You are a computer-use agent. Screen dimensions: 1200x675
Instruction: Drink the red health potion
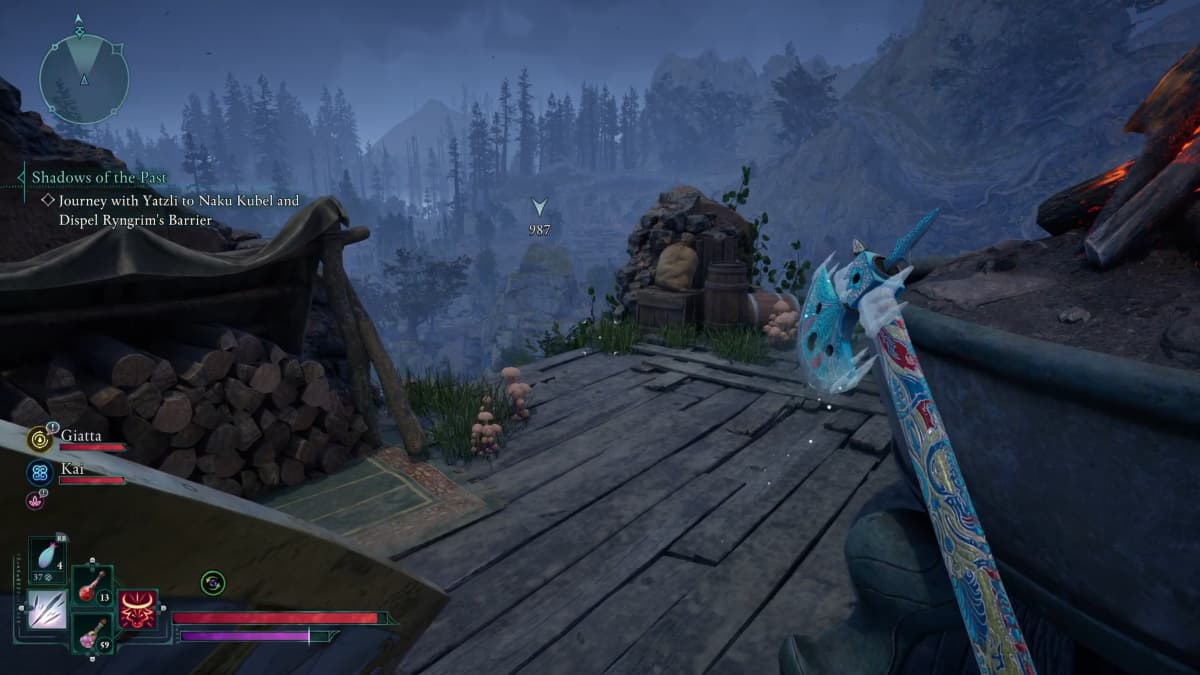[92, 586]
